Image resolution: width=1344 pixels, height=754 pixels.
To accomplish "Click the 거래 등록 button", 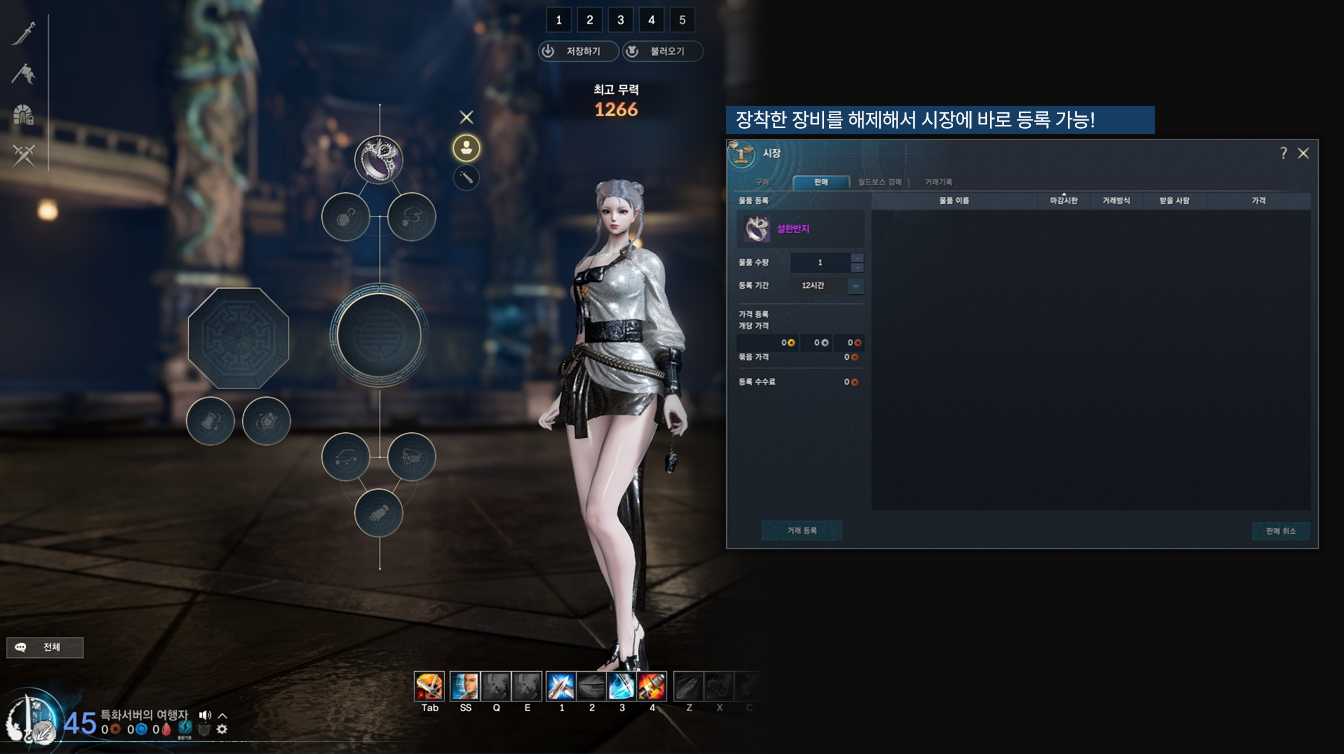I will click(802, 530).
